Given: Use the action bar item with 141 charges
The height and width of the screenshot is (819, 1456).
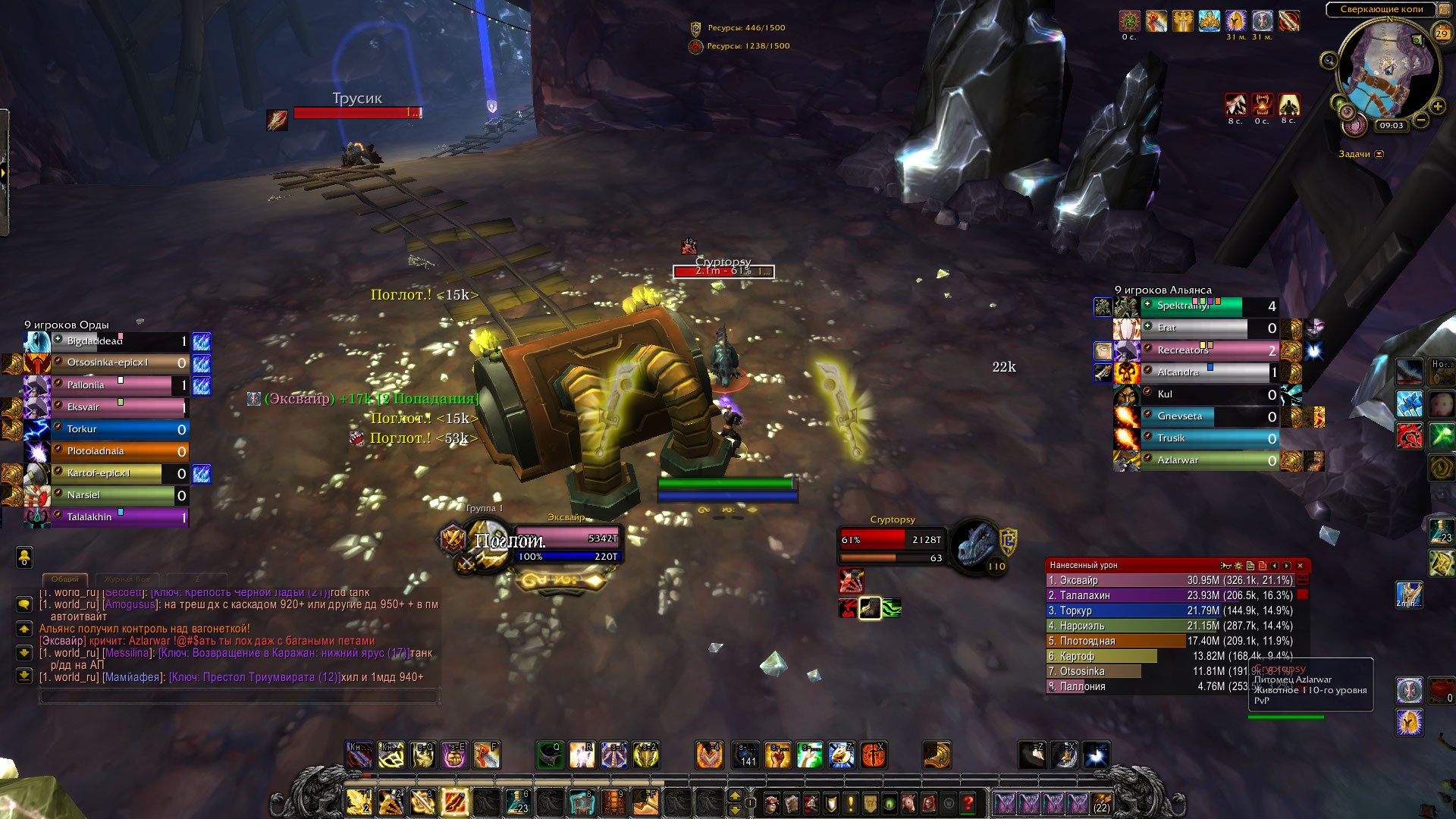Looking at the screenshot, I should pyautogui.click(x=747, y=755).
